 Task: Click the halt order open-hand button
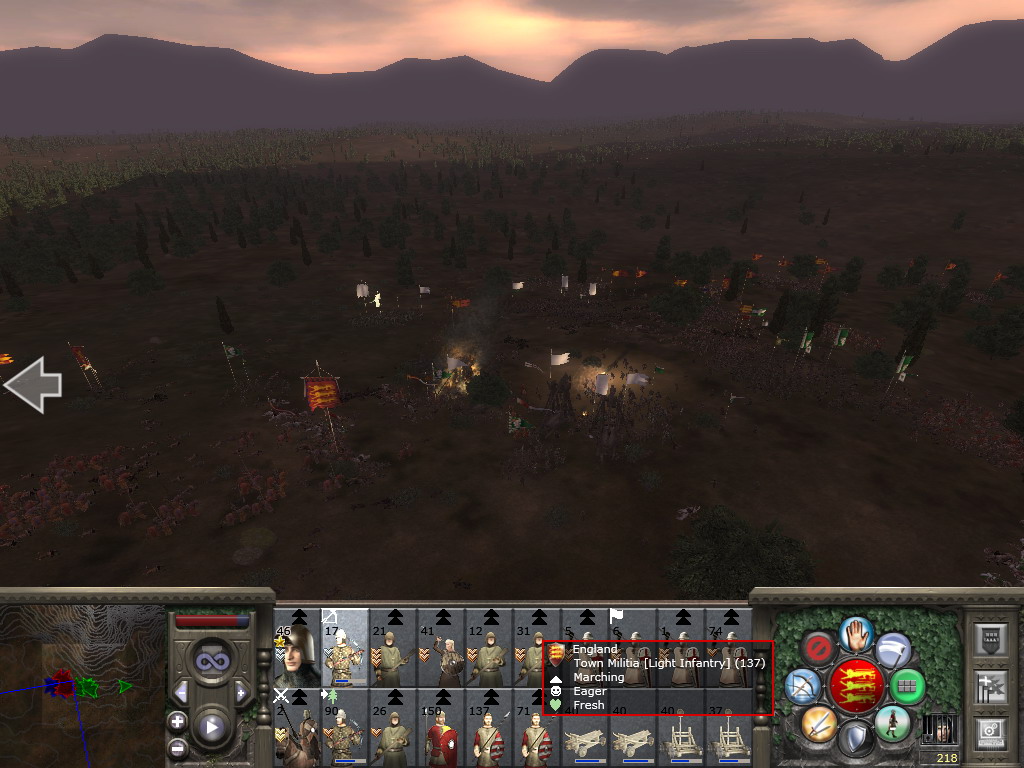pyautogui.click(x=857, y=633)
